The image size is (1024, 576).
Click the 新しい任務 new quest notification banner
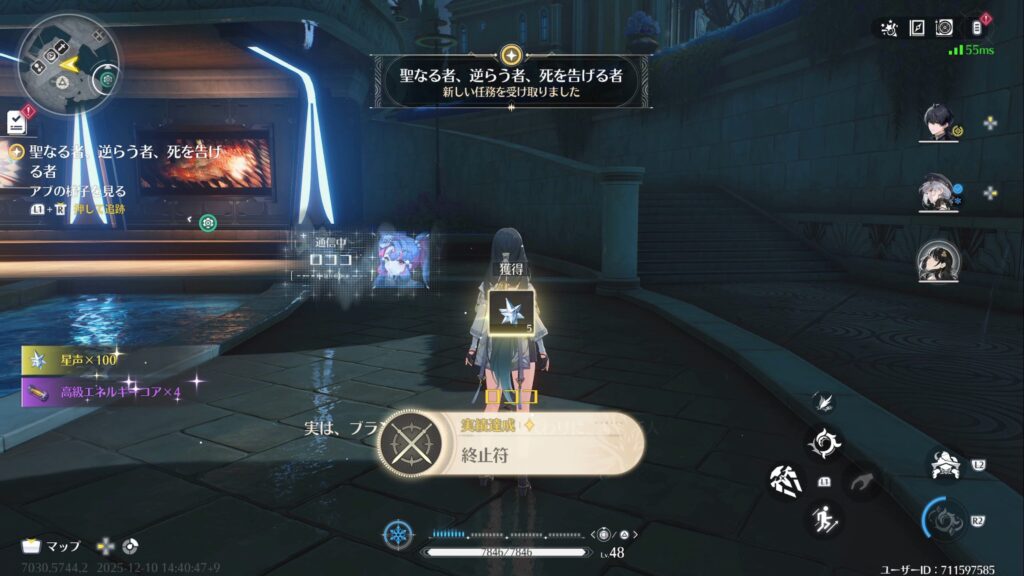pyautogui.click(x=510, y=81)
